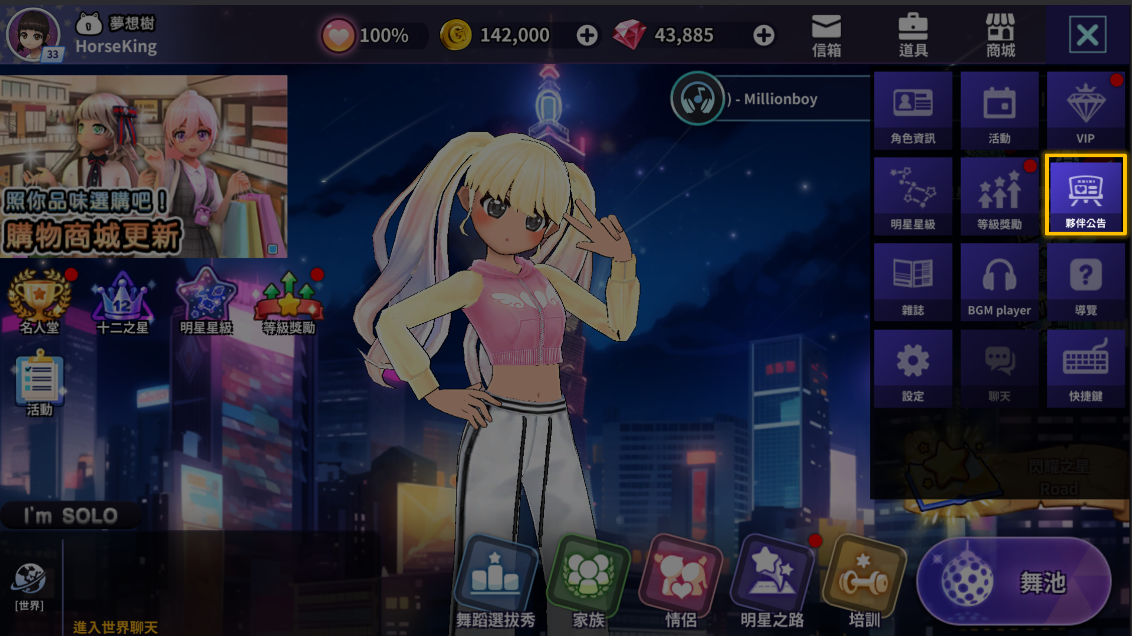This screenshot has height=636, width=1132.
Task: Open the 明星星級 constellation menu tile
Action: tap(913, 196)
